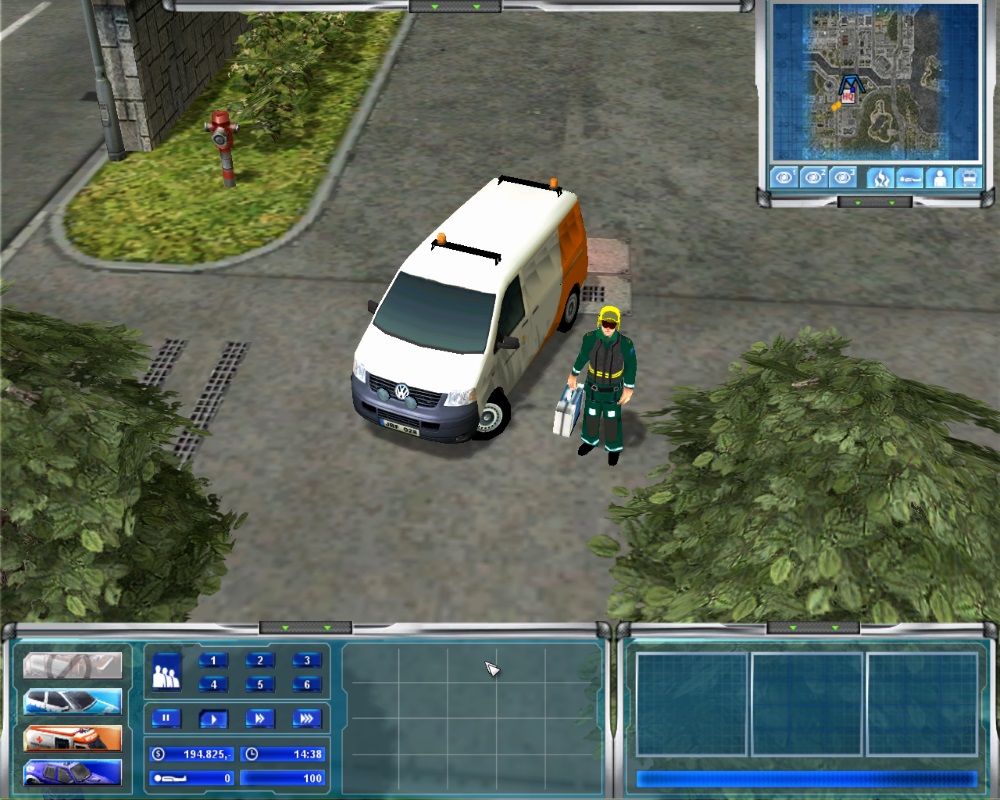Jump to saved camera view 3
1000x800 pixels.
tap(843, 178)
